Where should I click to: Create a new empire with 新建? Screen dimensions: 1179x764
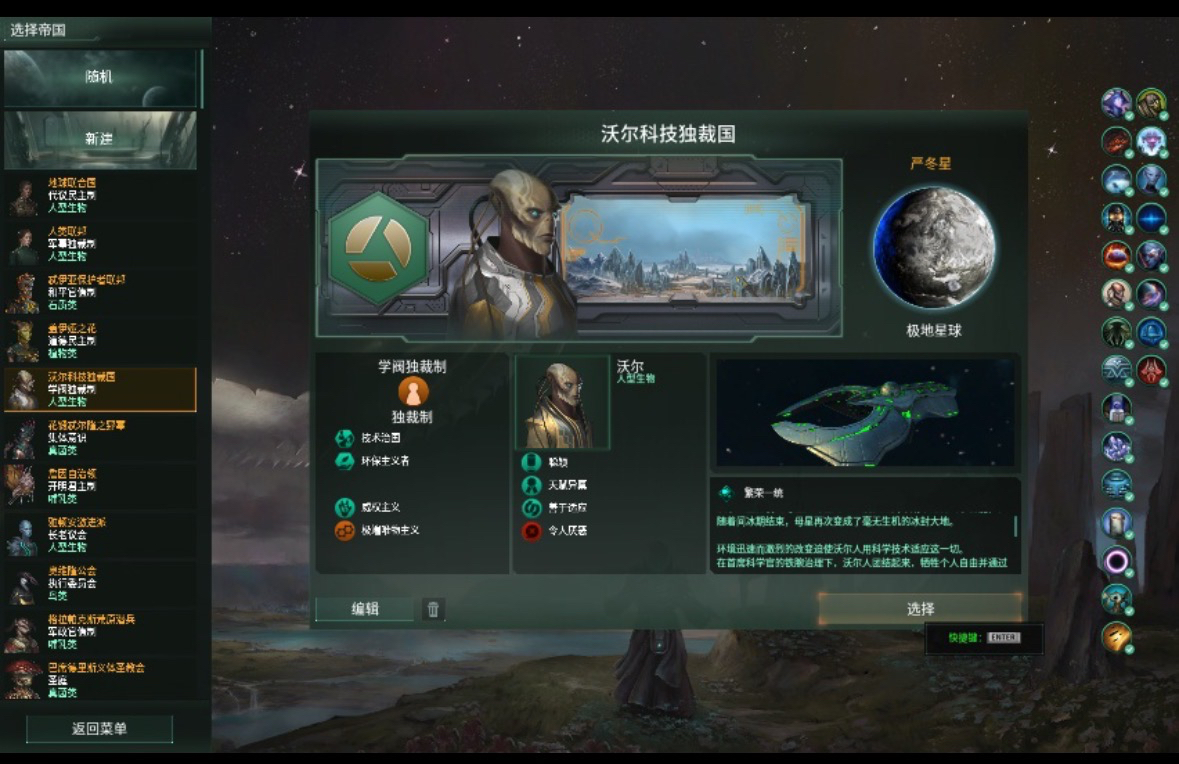coord(100,139)
